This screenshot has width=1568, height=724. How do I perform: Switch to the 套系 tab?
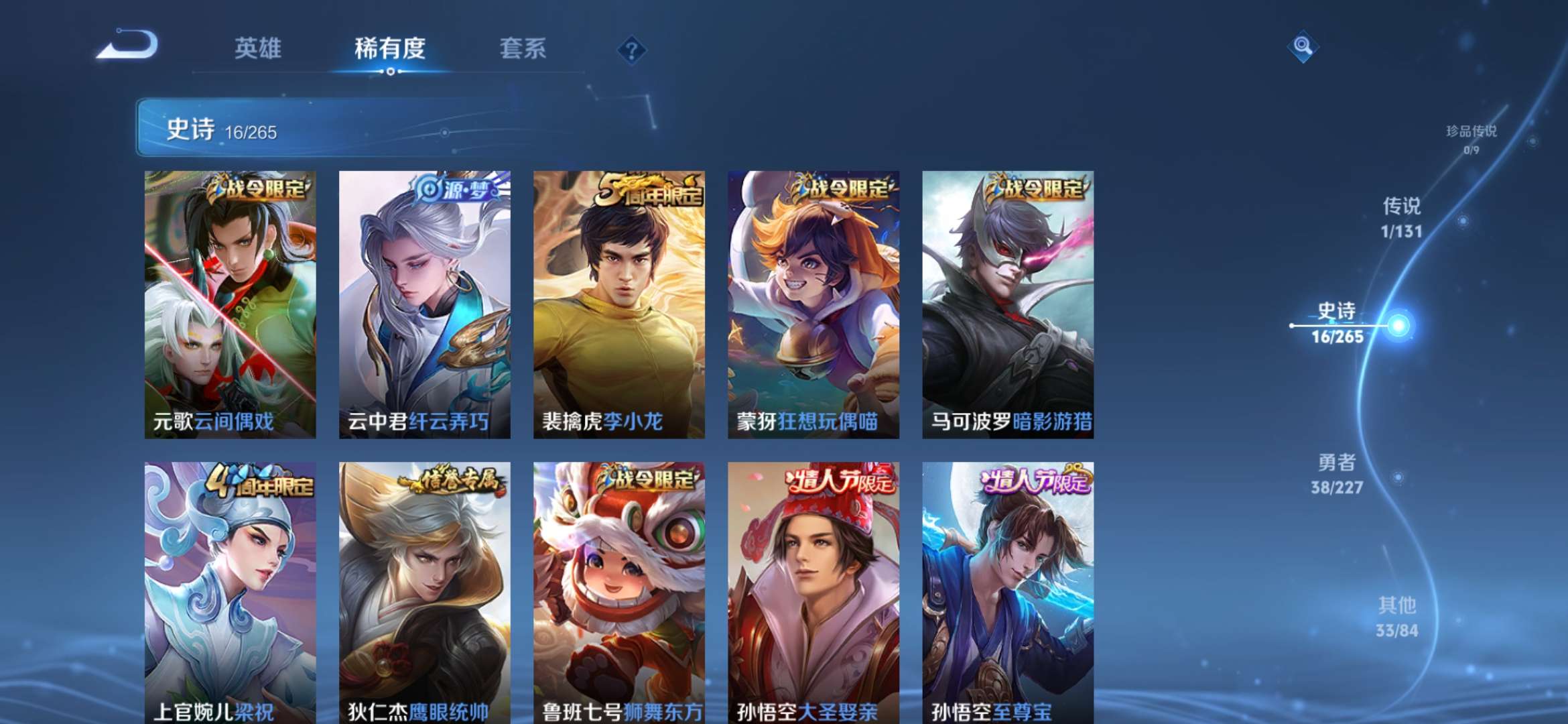[x=521, y=48]
